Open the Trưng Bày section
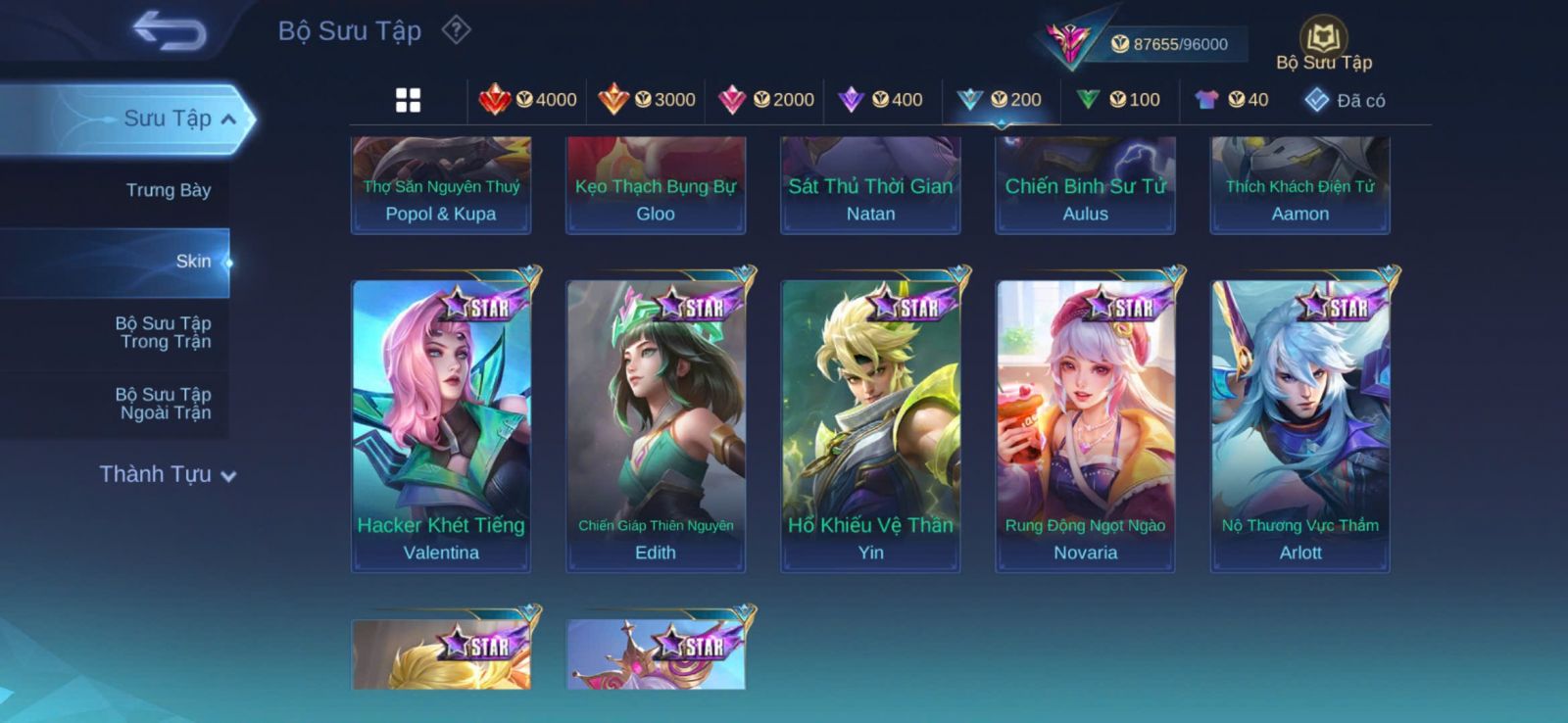 coord(168,190)
